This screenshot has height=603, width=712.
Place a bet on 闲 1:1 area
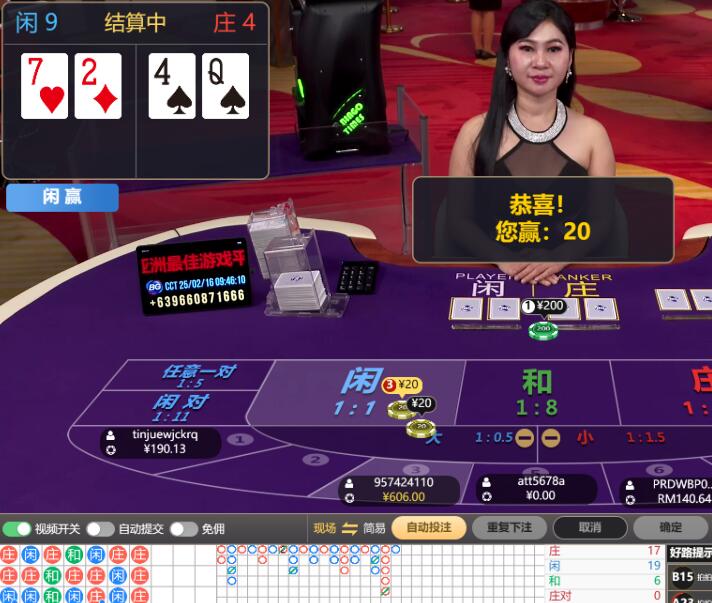tap(360, 392)
